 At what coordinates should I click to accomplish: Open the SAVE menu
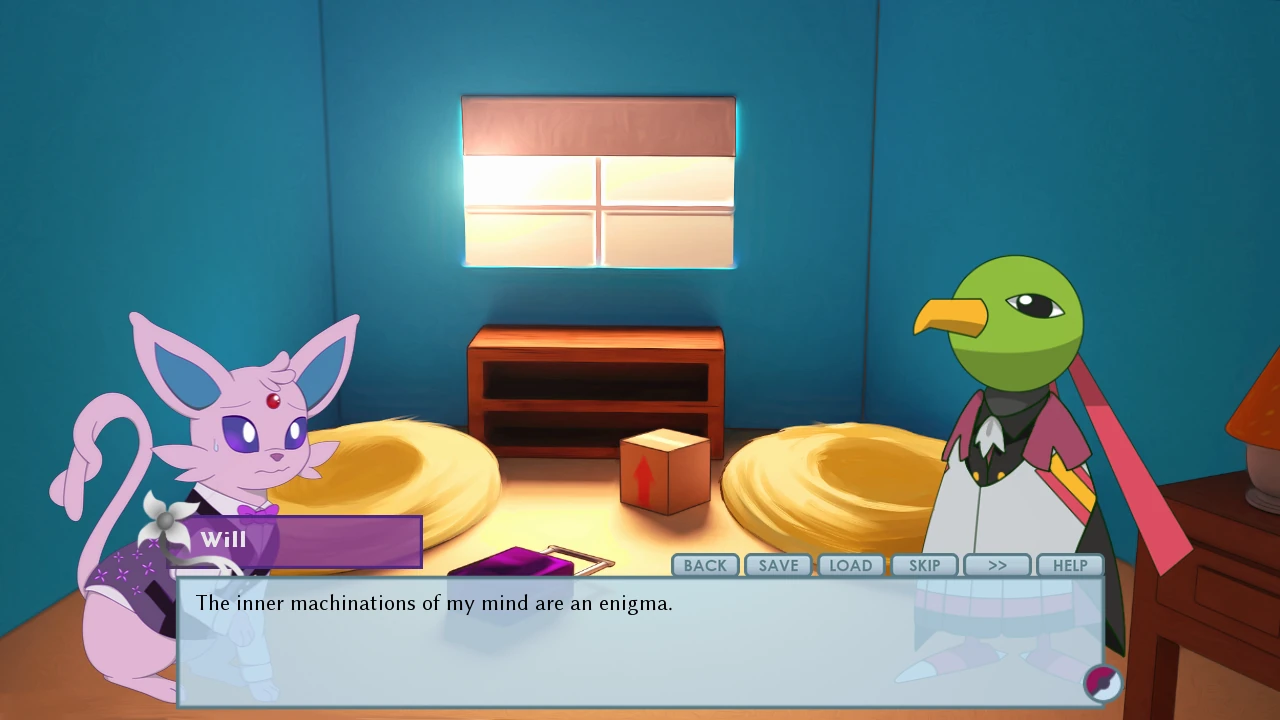click(778, 565)
